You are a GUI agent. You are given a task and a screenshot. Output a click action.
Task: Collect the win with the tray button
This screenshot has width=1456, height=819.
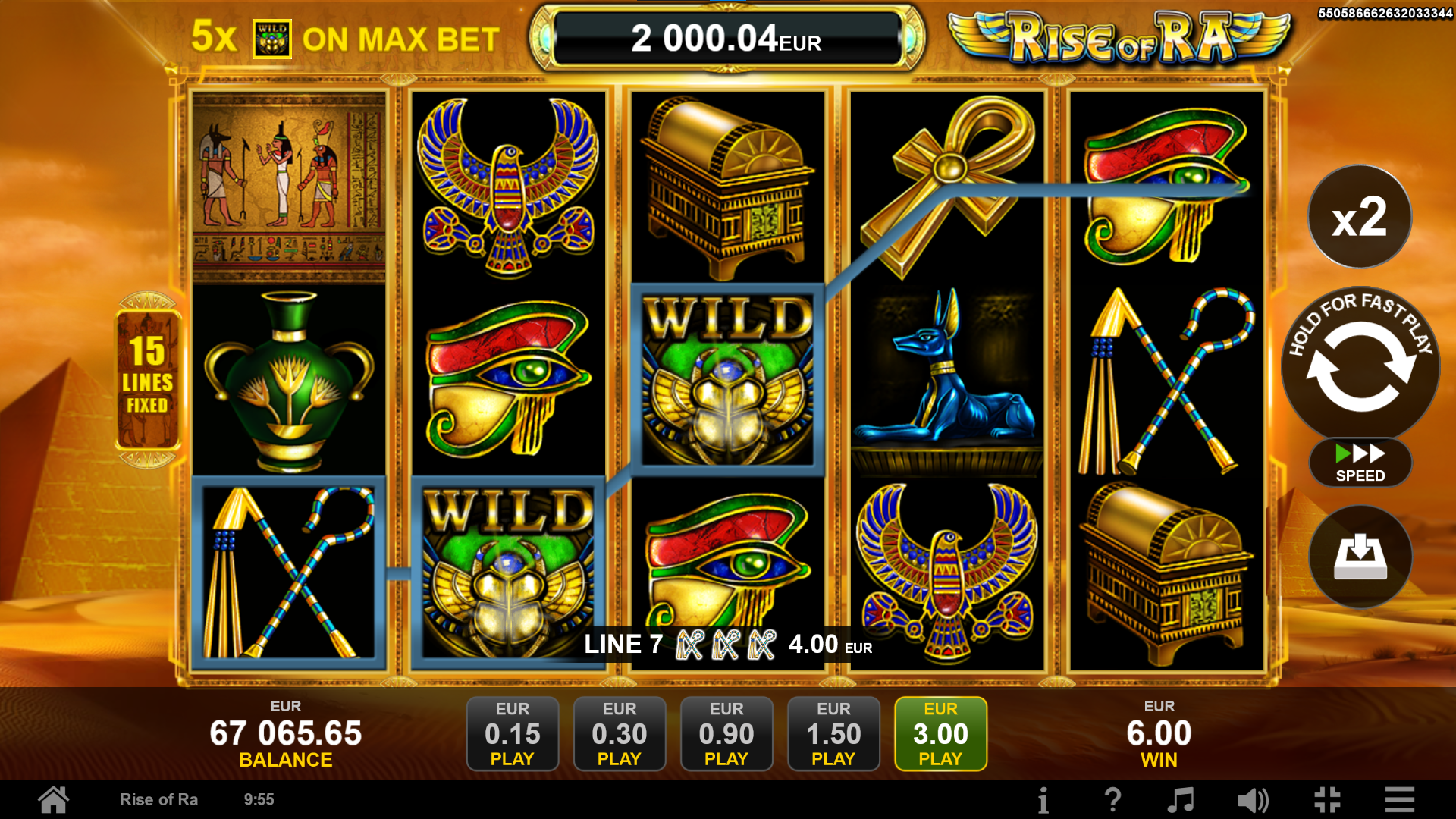[x=1360, y=557]
